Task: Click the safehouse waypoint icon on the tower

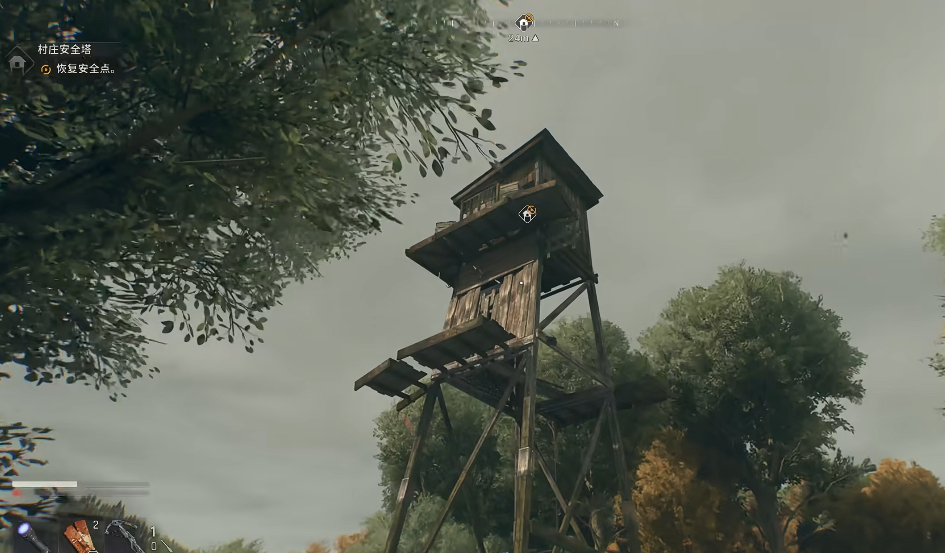Action: pyautogui.click(x=527, y=213)
